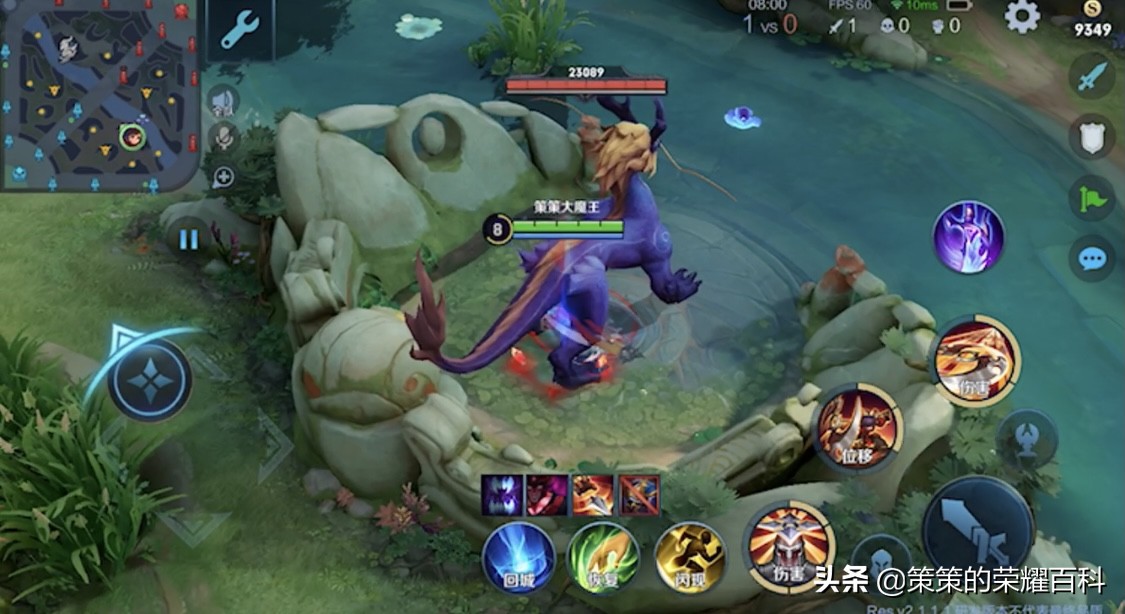Open the speech-bubble quick chat

[1092, 258]
